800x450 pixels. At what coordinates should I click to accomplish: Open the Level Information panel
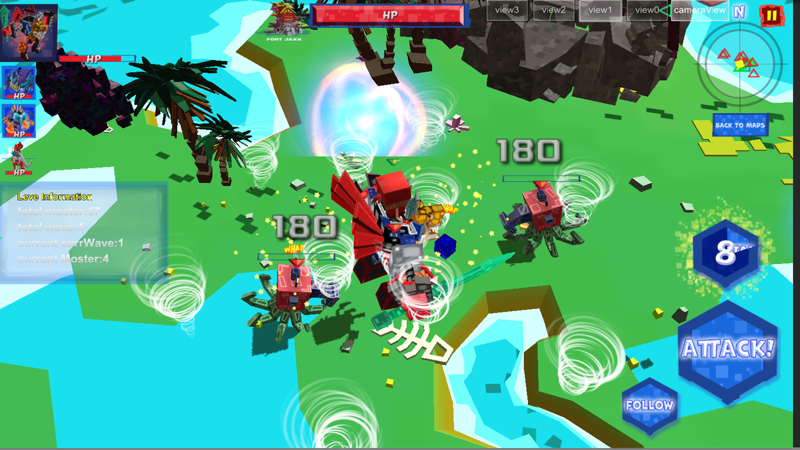pos(82,232)
